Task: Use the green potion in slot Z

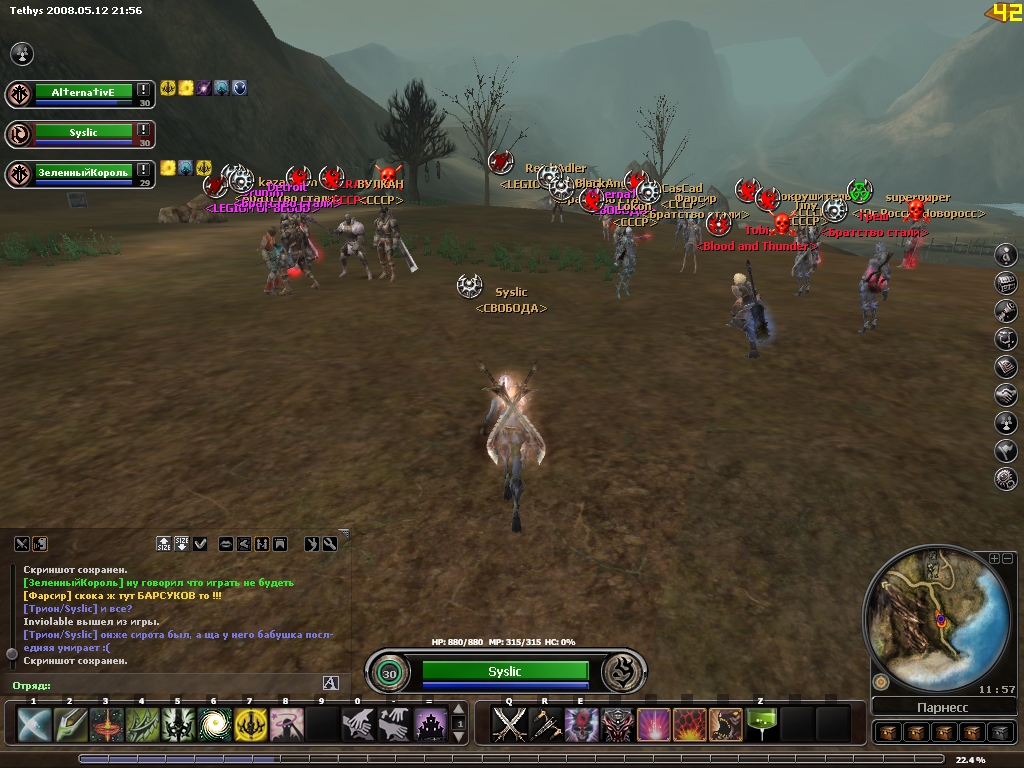Action: tap(762, 723)
